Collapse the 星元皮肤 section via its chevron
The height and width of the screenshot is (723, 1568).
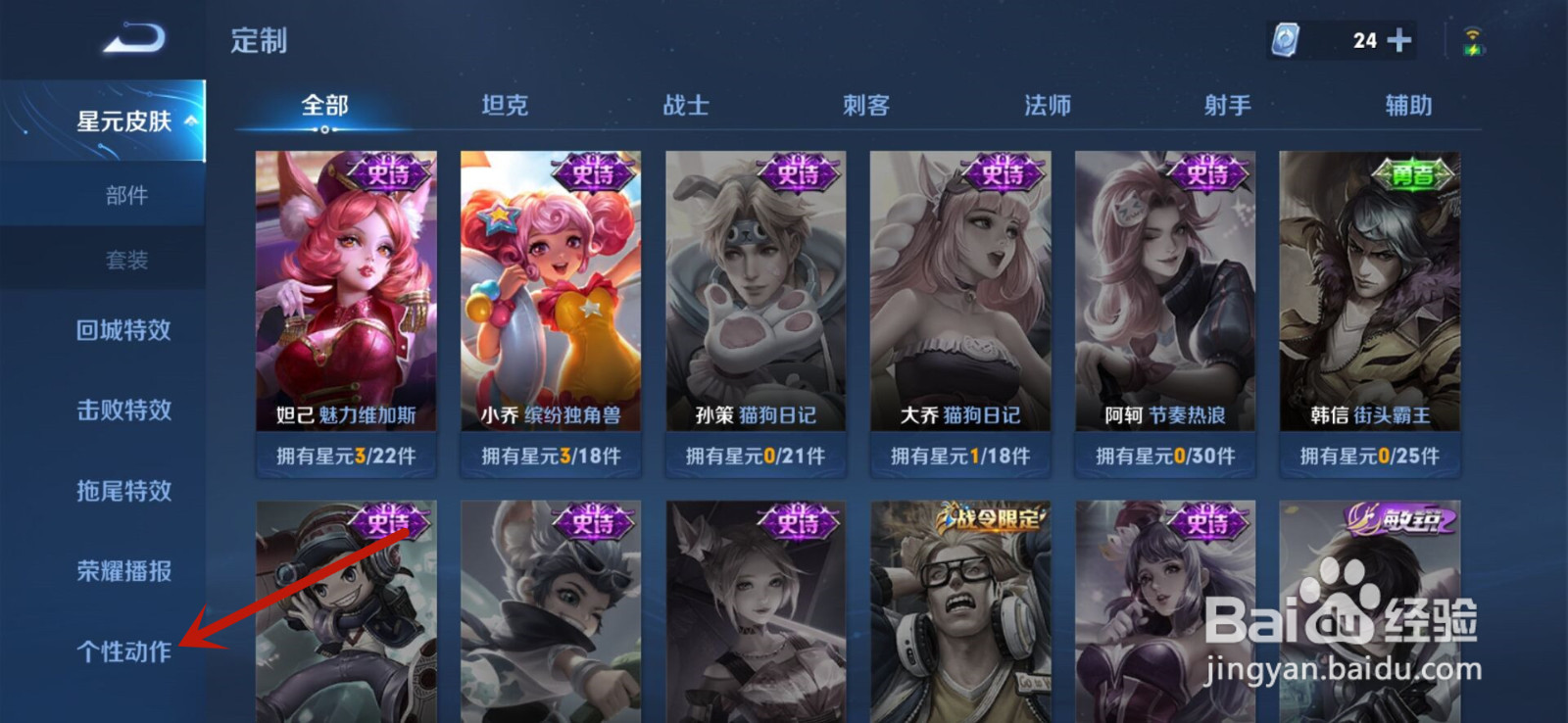189,120
